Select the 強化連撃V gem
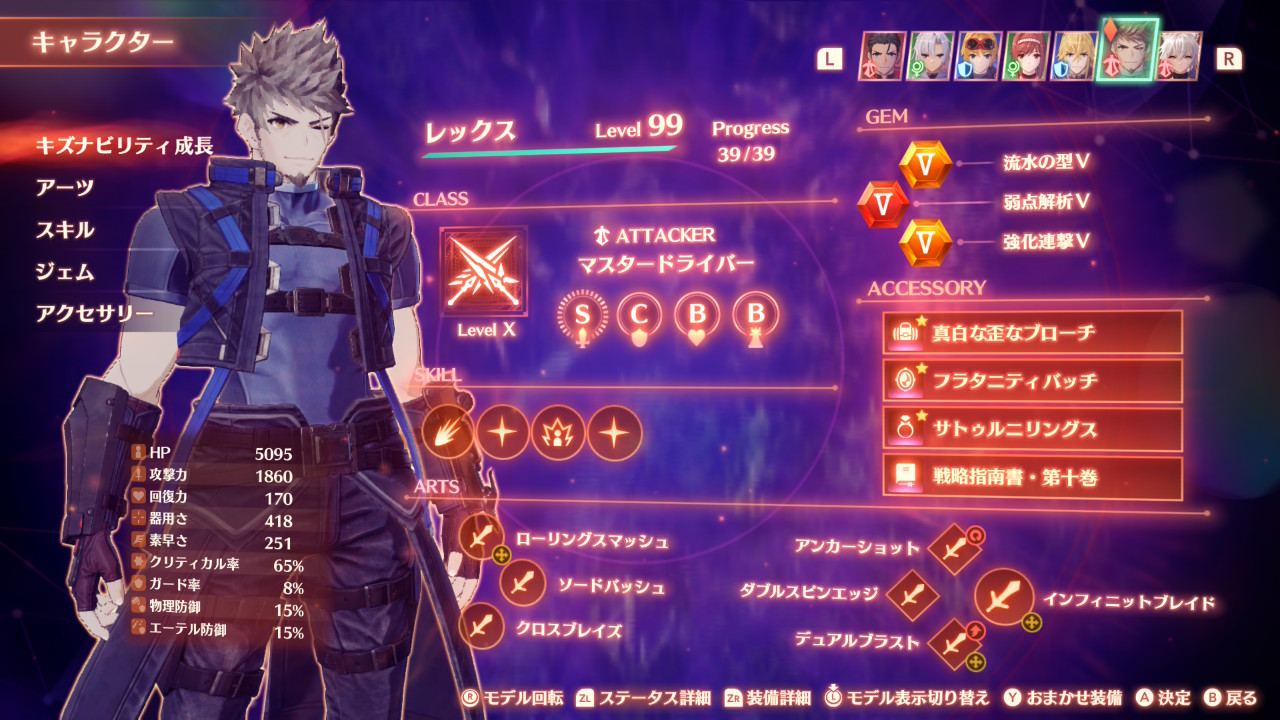The width and height of the screenshot is (1280, 720). coord(925,242)
